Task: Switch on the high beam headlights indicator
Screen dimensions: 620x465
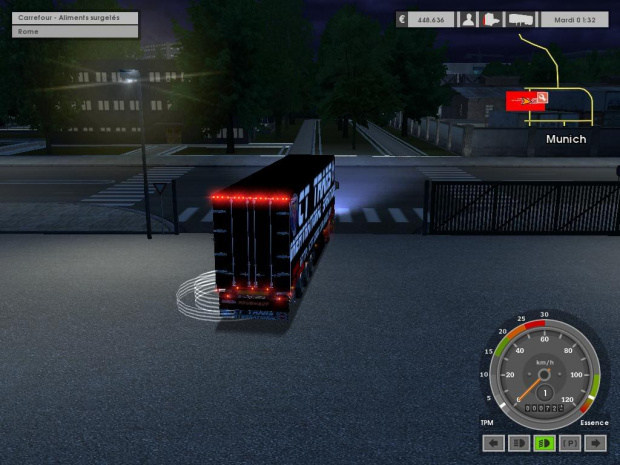Action: click(519, 443)
